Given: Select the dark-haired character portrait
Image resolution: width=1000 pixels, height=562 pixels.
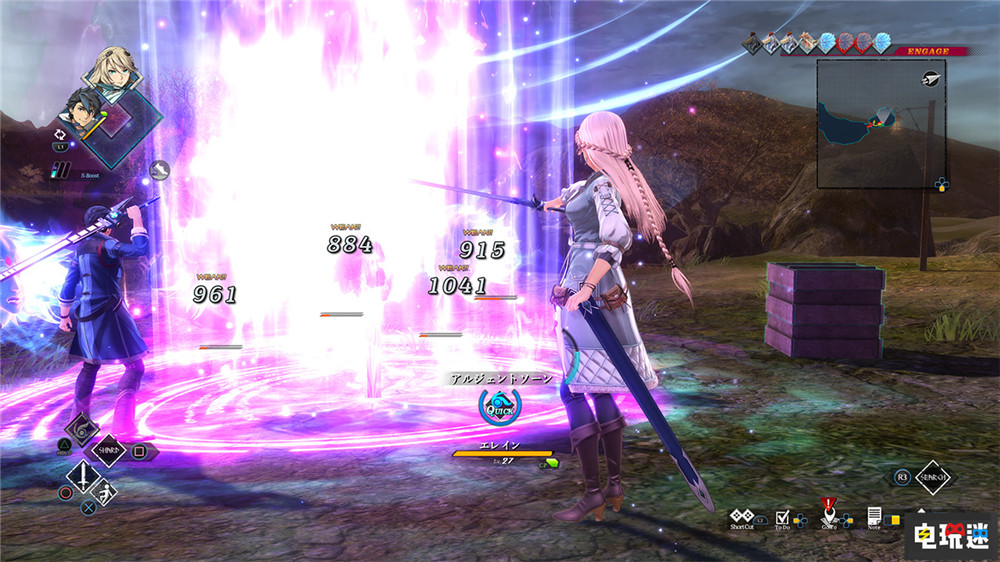Looking at the screenshot, I should pyautogui.click(x=86, y=110).
